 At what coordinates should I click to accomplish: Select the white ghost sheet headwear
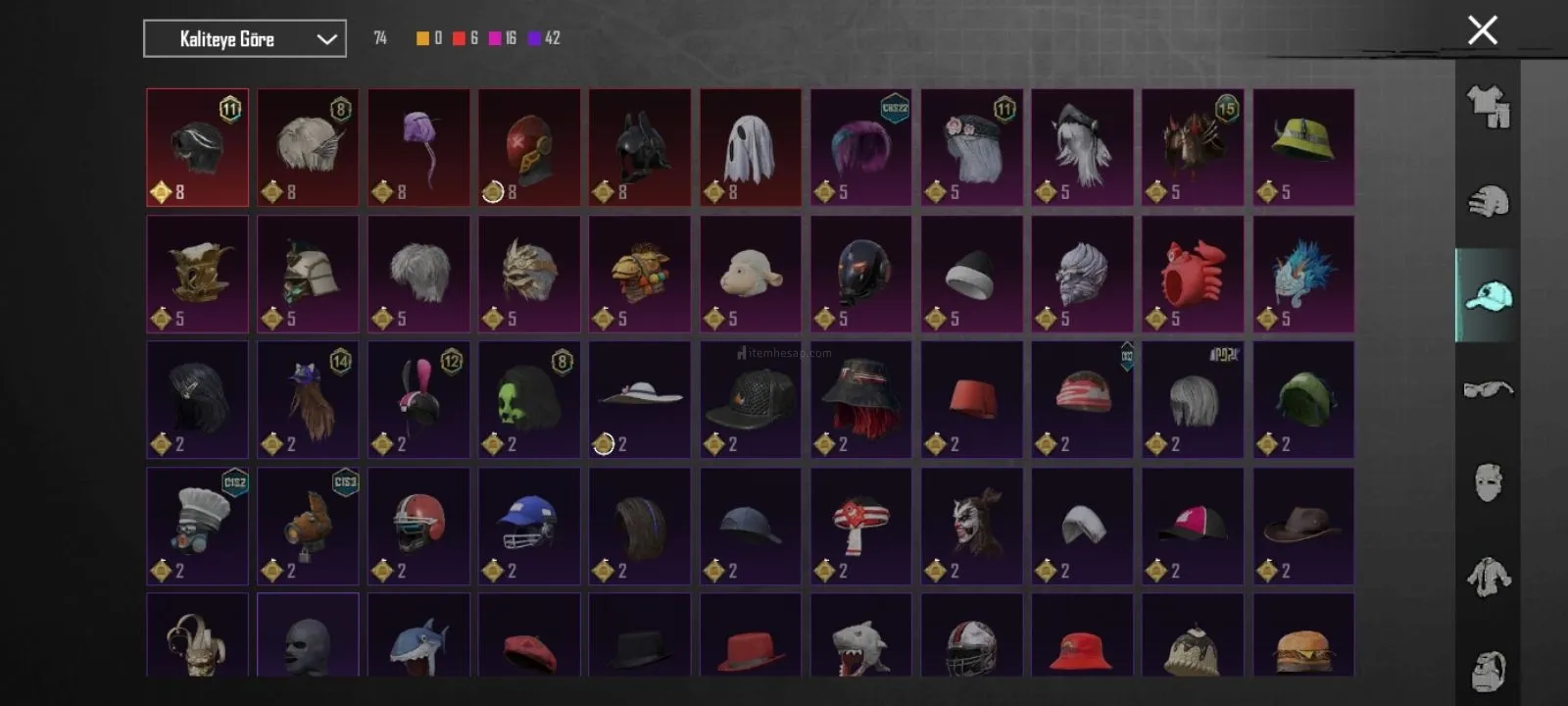(751, 148)
